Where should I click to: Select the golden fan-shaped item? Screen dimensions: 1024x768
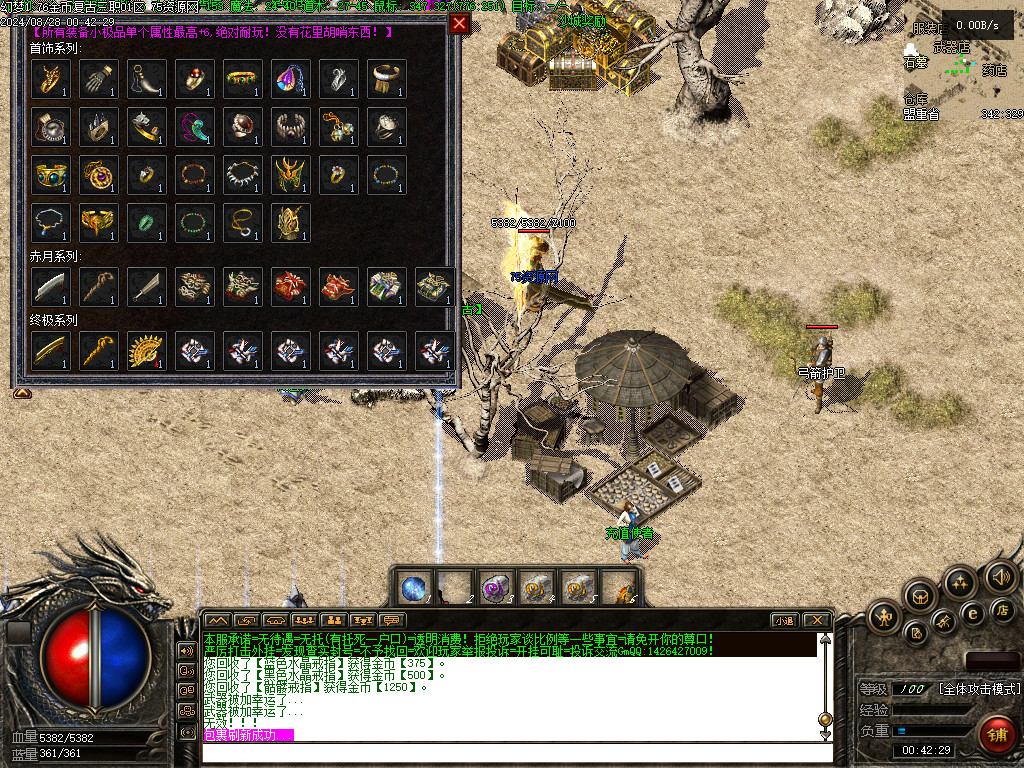tap(147, 351)
